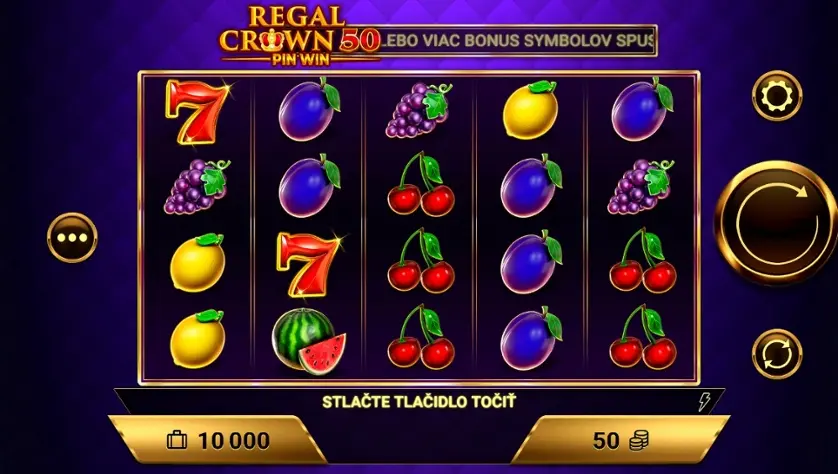Open the three-dots menu
Screen dimensions: 838x474
click(72, 239)
